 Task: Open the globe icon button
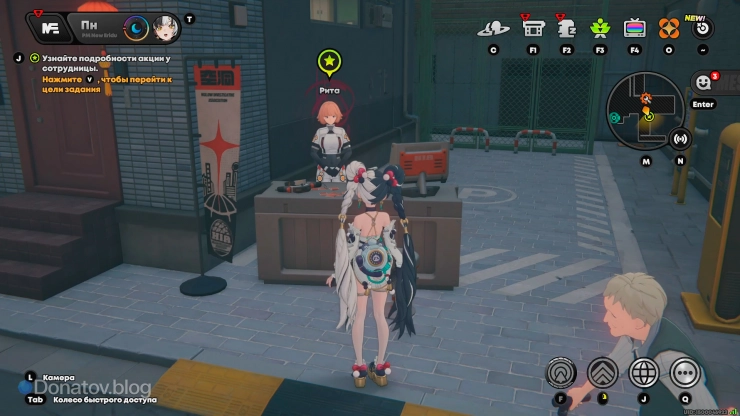[643, 373]
